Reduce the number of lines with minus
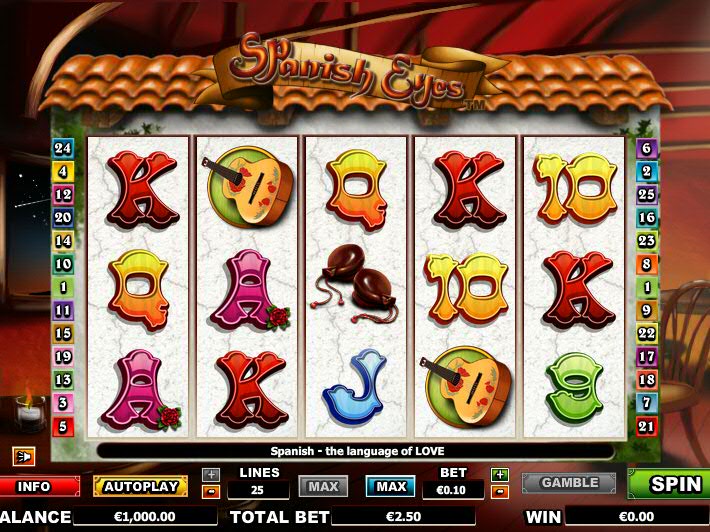The image size is (710, 532). click(x=211, y=491)
